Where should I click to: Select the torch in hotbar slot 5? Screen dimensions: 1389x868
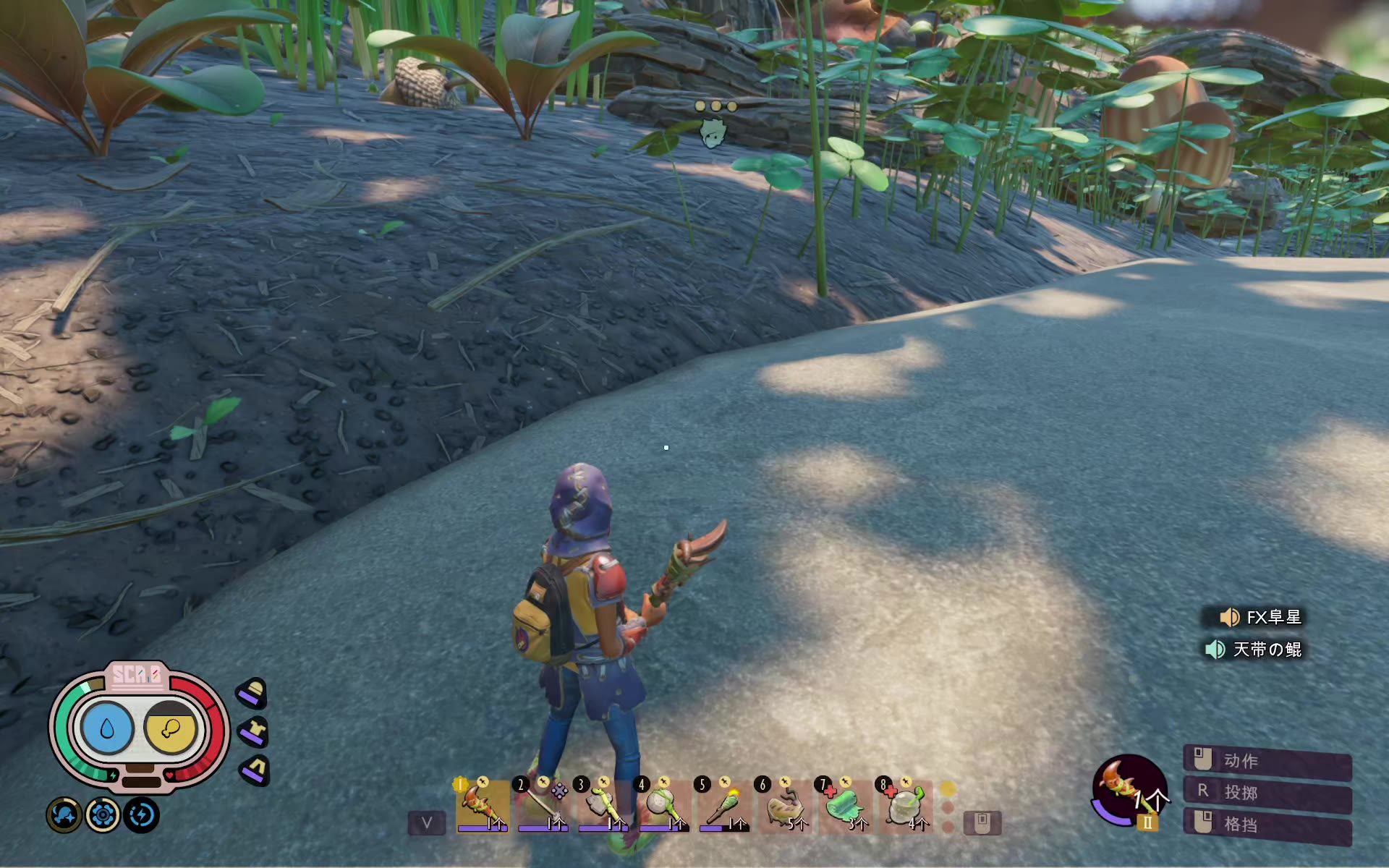pos(724,806)
